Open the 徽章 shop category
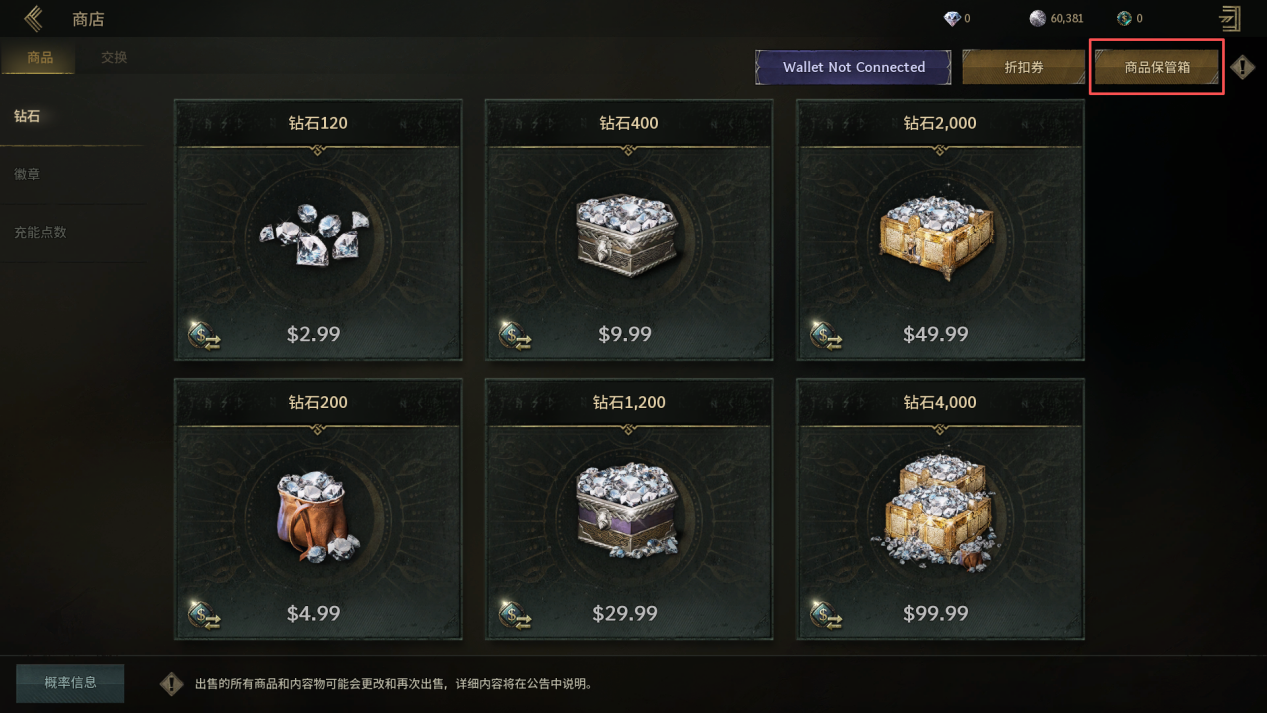The height and width of the screenshot is (713, 1267). point(28,174)
